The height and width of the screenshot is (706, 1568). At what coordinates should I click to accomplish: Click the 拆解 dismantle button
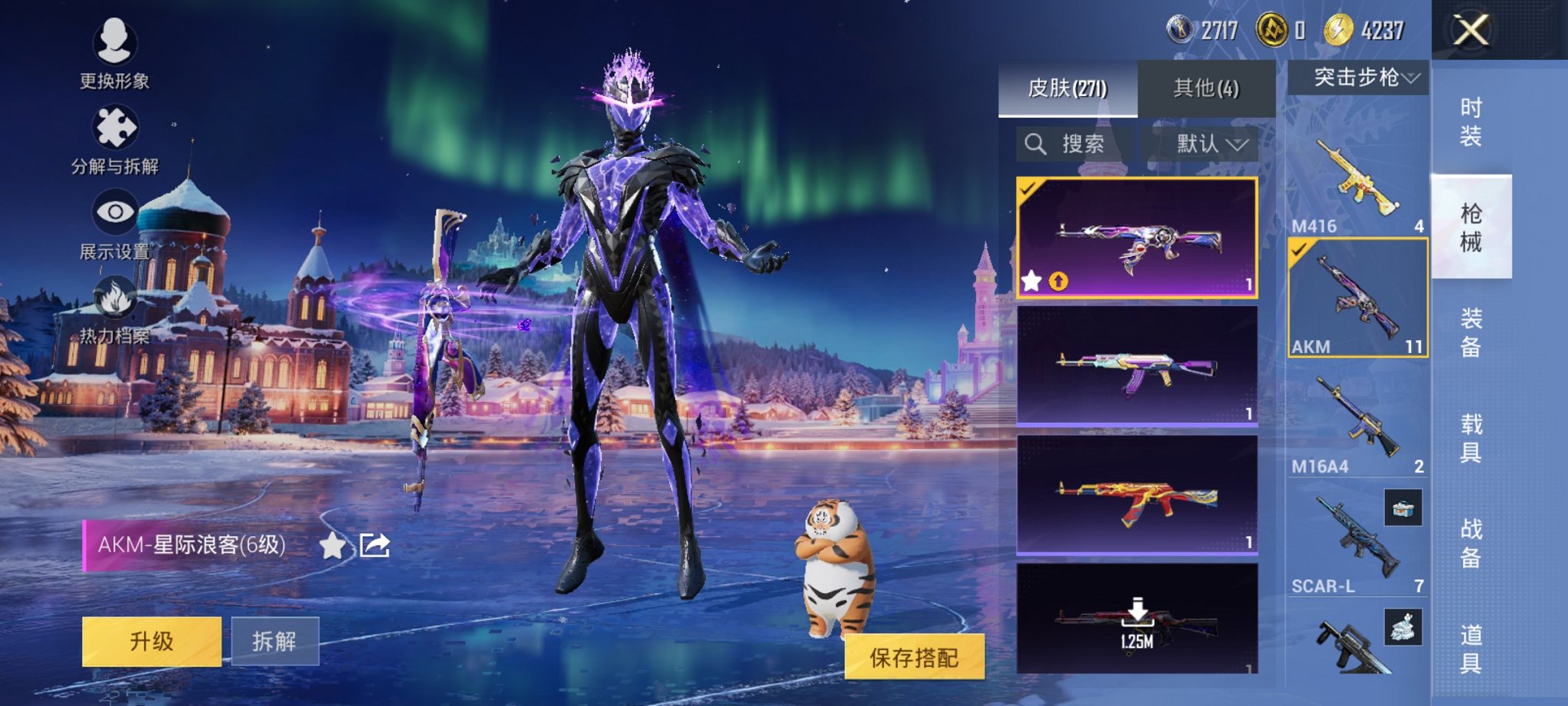(x=274, y=641)
